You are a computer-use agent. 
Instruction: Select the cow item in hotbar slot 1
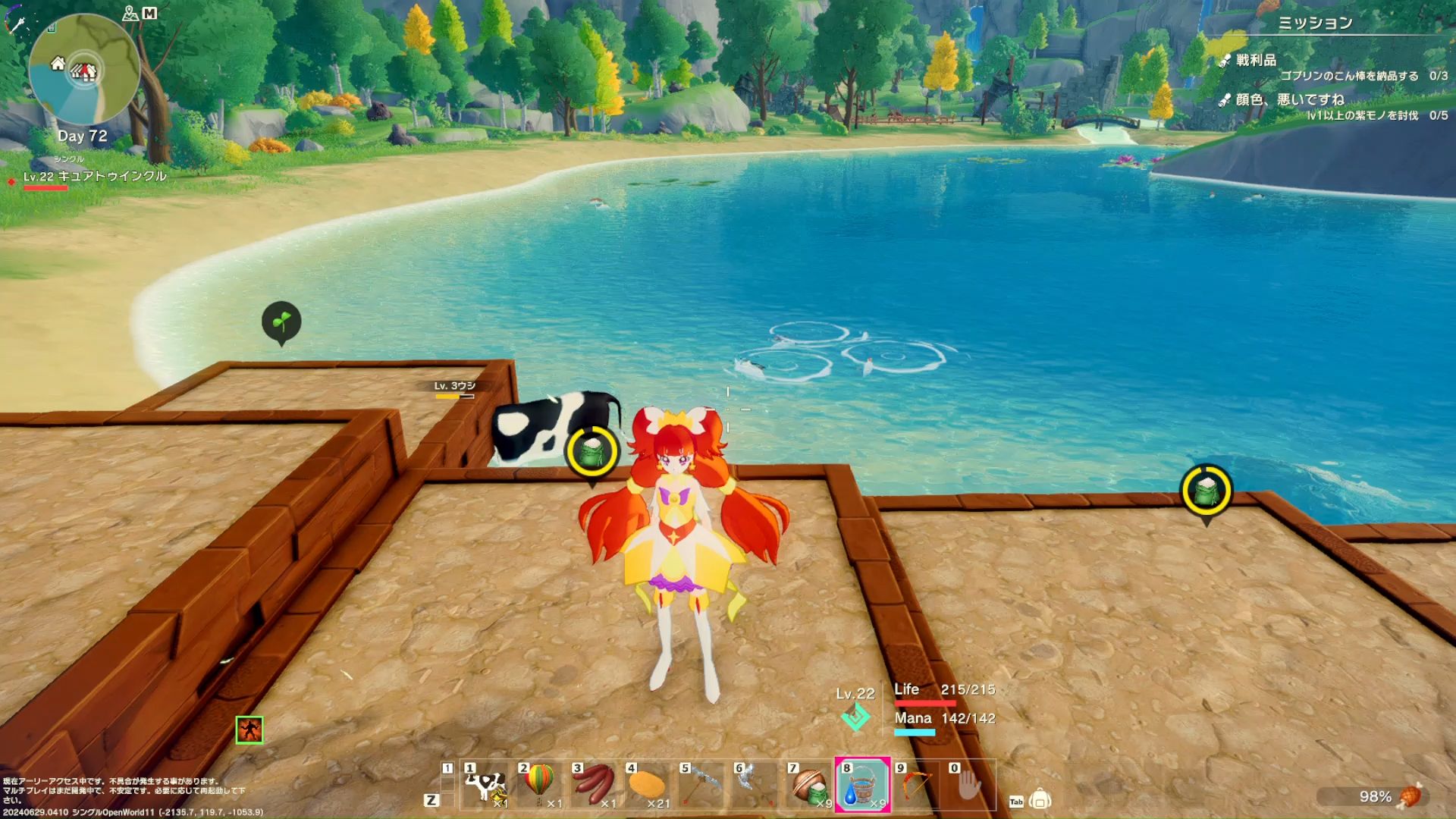click(x=485, y=786)
